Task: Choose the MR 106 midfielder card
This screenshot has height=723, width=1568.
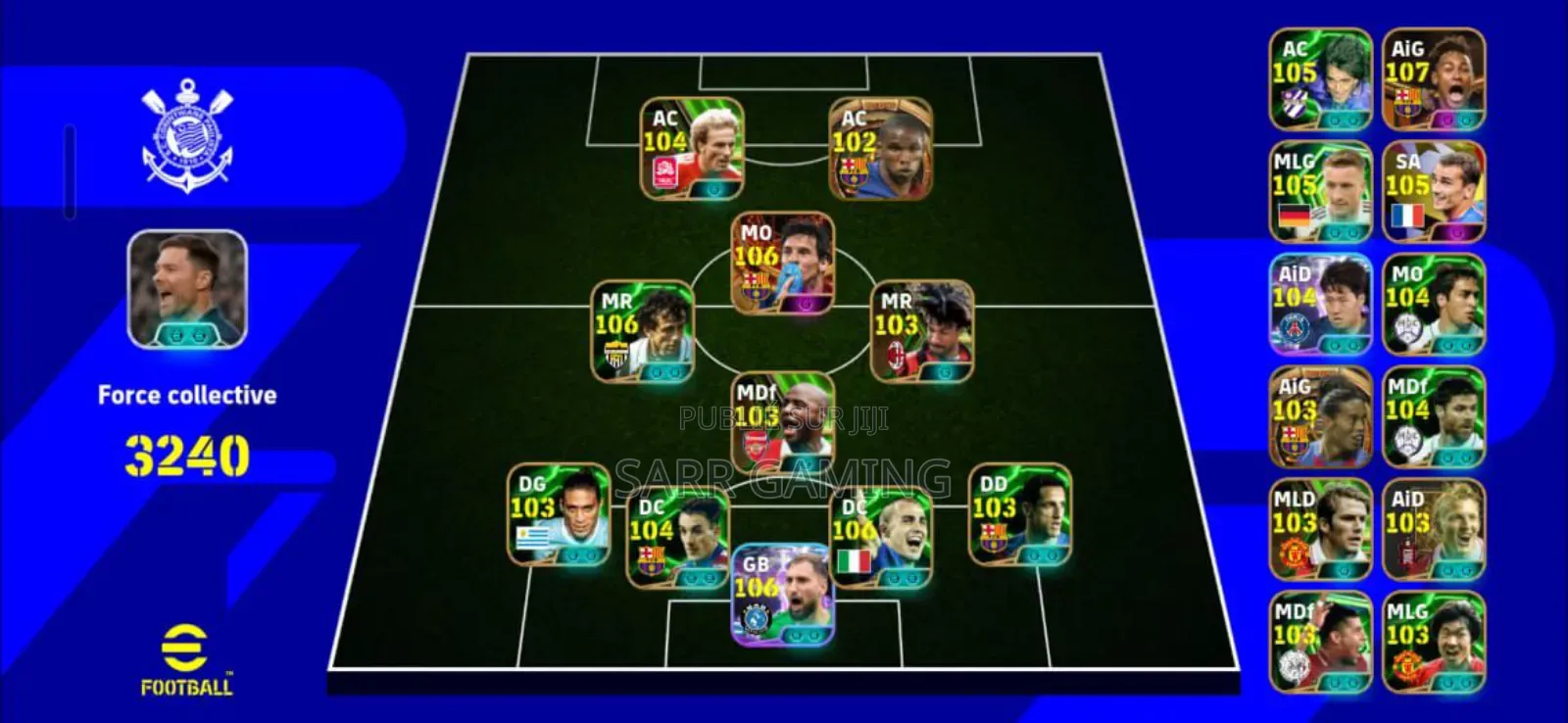Action: 642,332
